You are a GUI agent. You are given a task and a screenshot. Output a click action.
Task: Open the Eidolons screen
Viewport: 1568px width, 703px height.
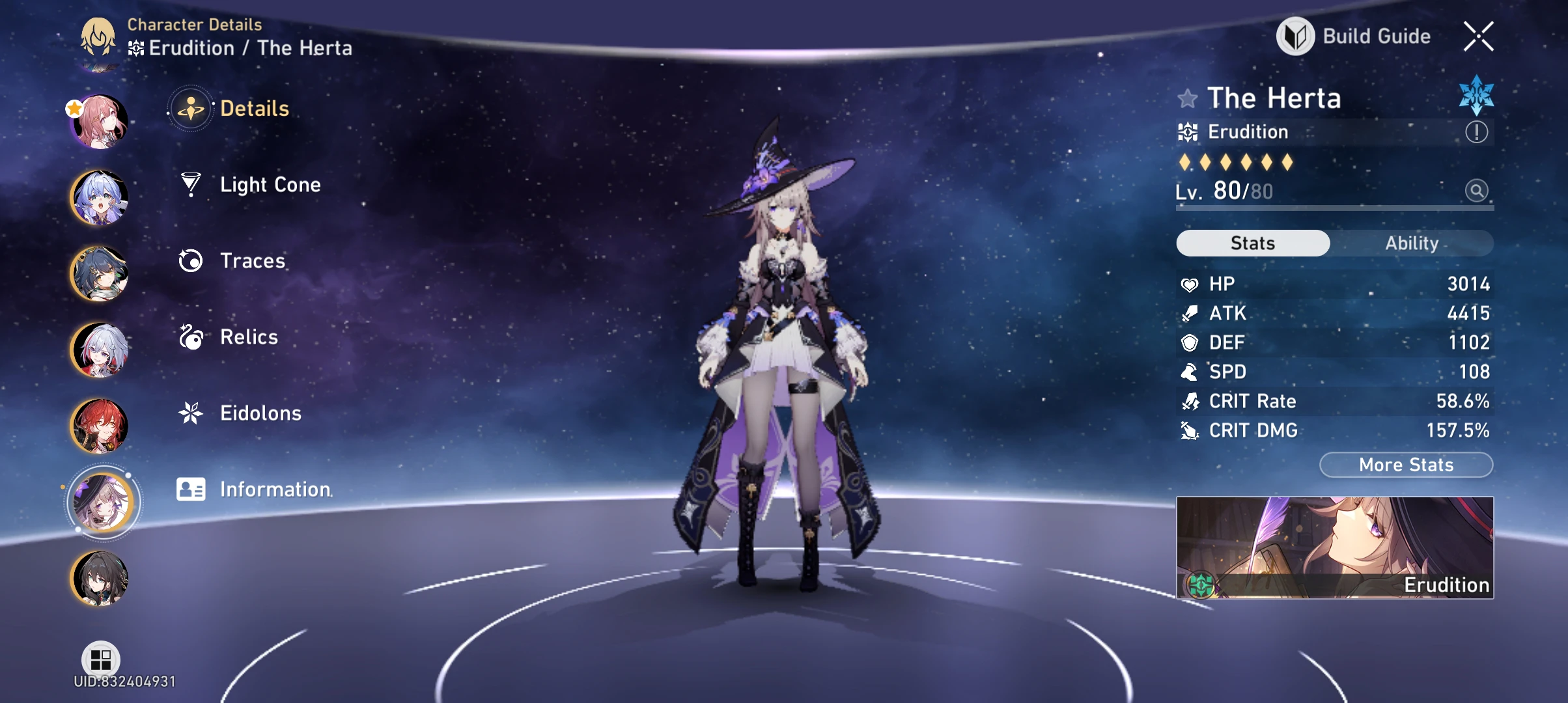point(259,413)
